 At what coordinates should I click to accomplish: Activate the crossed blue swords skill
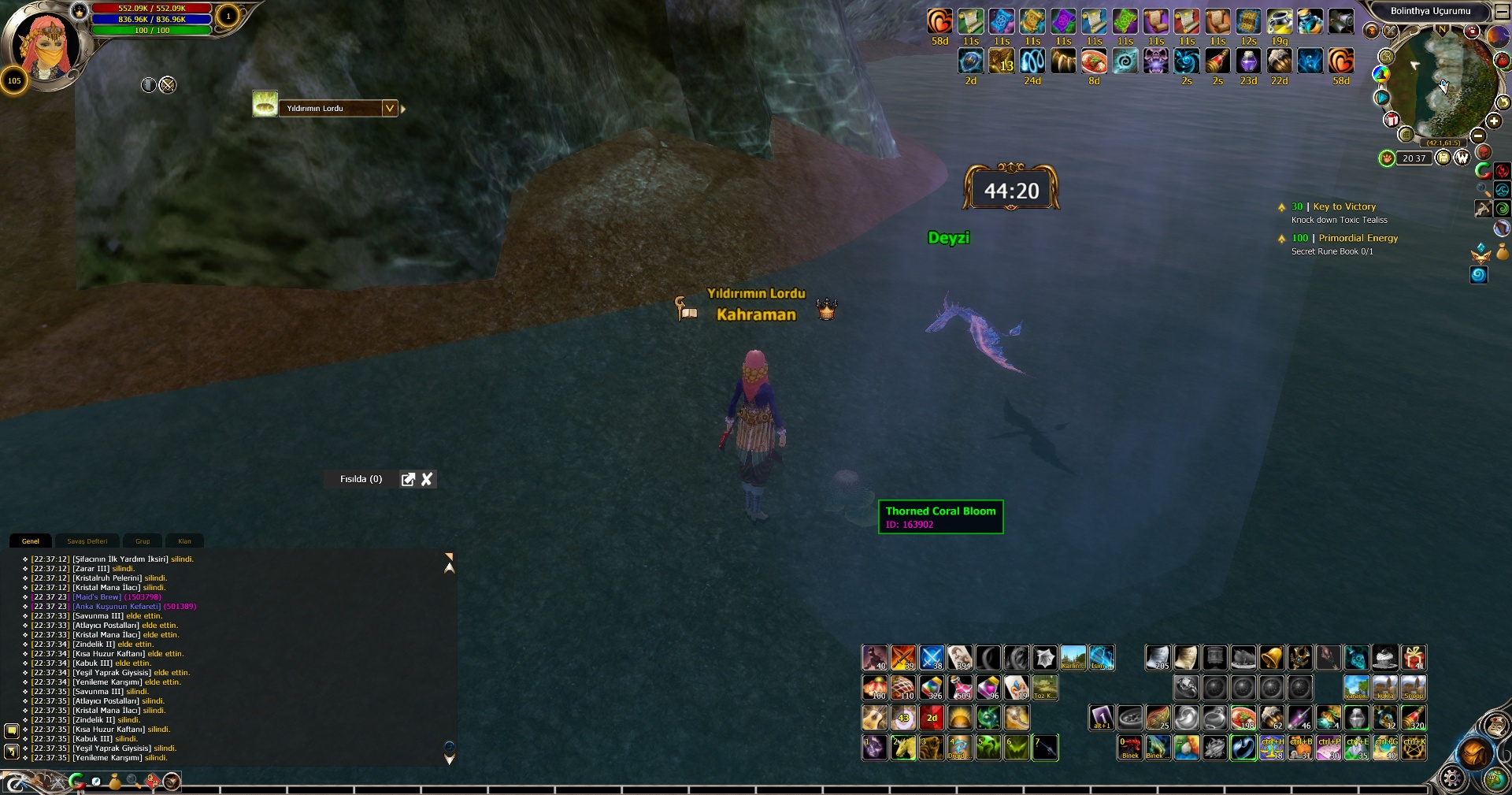(x=932, y=658)
